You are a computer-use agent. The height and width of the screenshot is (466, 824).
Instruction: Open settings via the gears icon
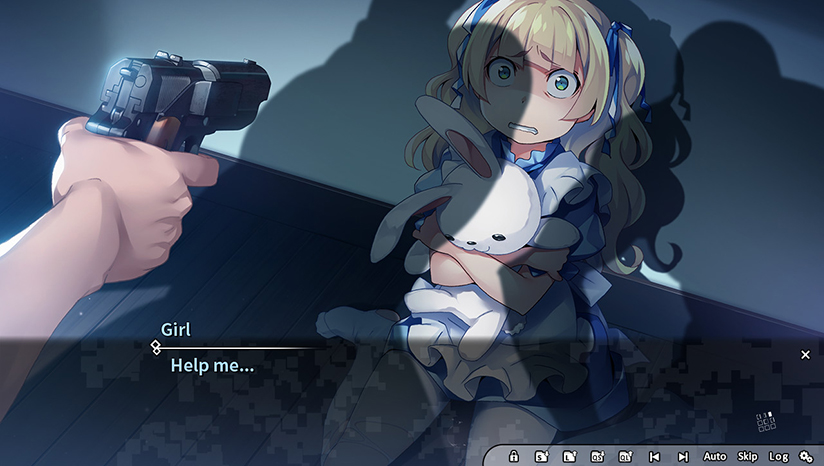[x=806, y=457]
